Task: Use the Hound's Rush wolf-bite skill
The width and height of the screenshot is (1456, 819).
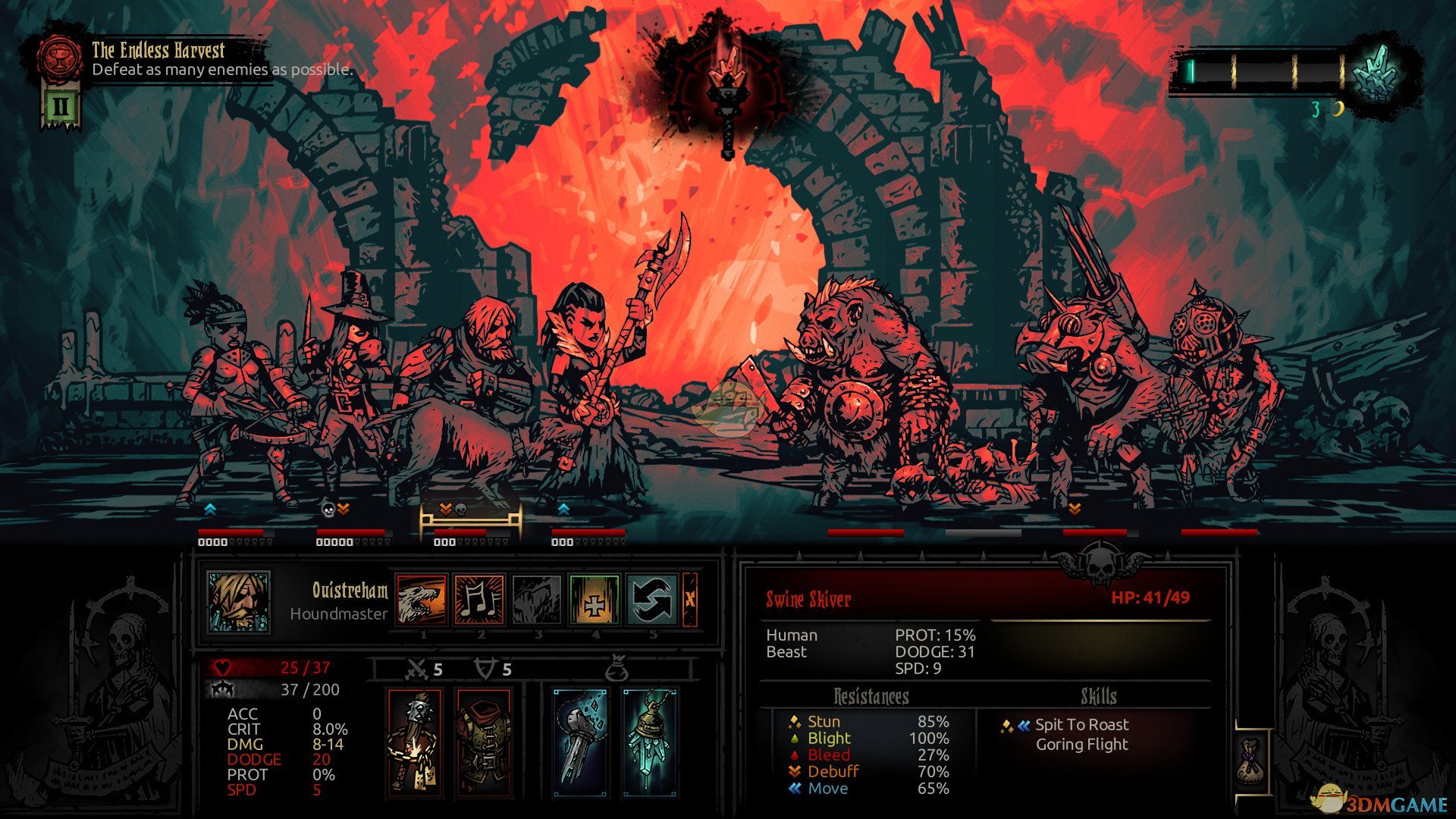Action: pyautogui.click(x=422, y=599)
